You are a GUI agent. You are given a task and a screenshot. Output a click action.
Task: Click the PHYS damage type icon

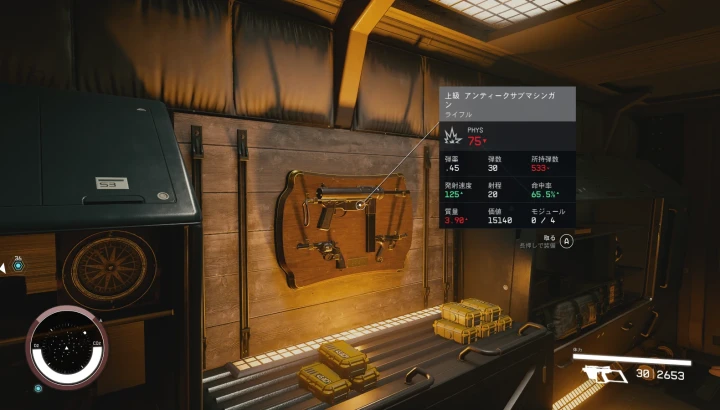(x=451, y=135)
